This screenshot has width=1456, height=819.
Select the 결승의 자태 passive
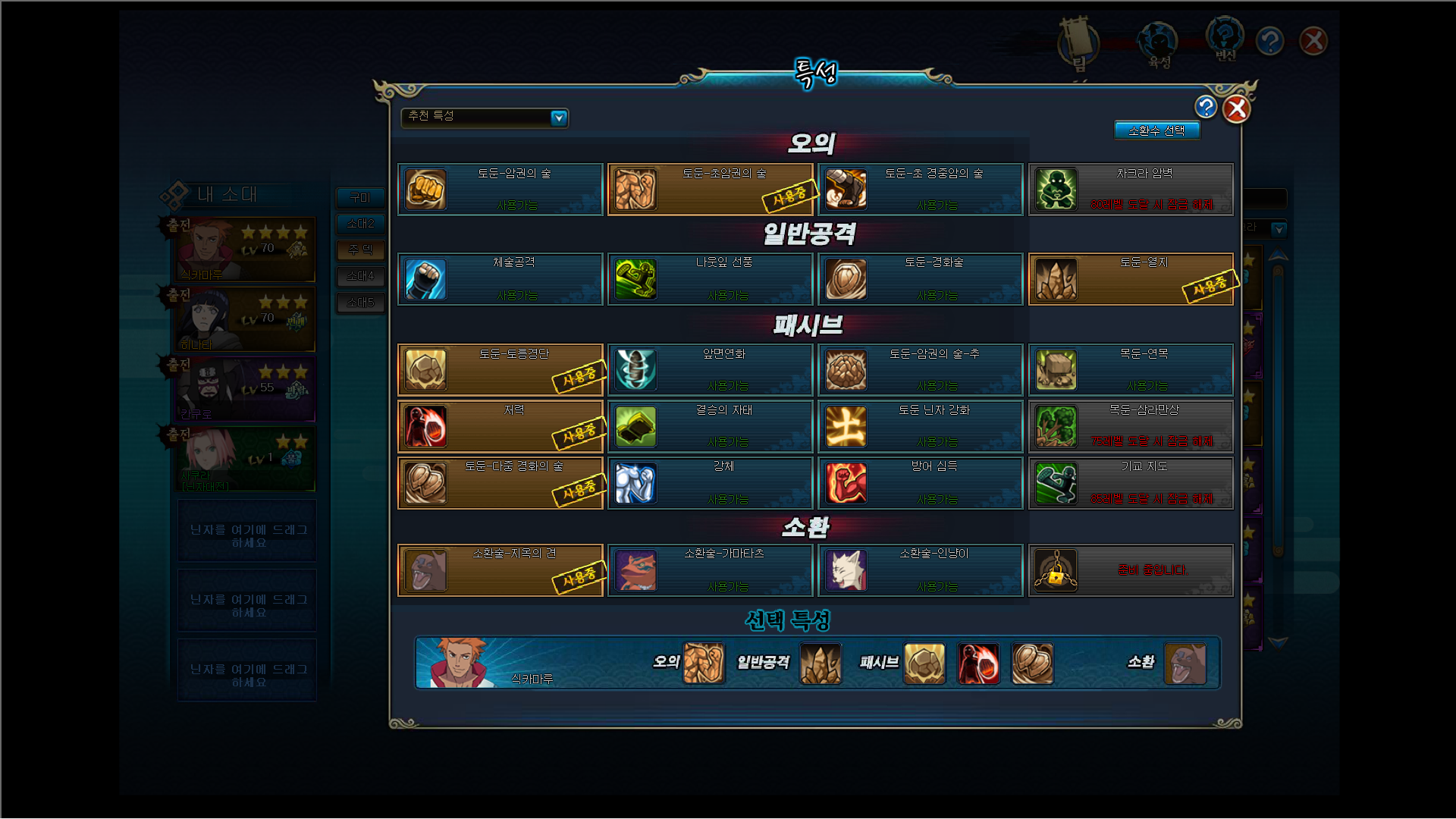pyautogui.click(x=711, y=426)
